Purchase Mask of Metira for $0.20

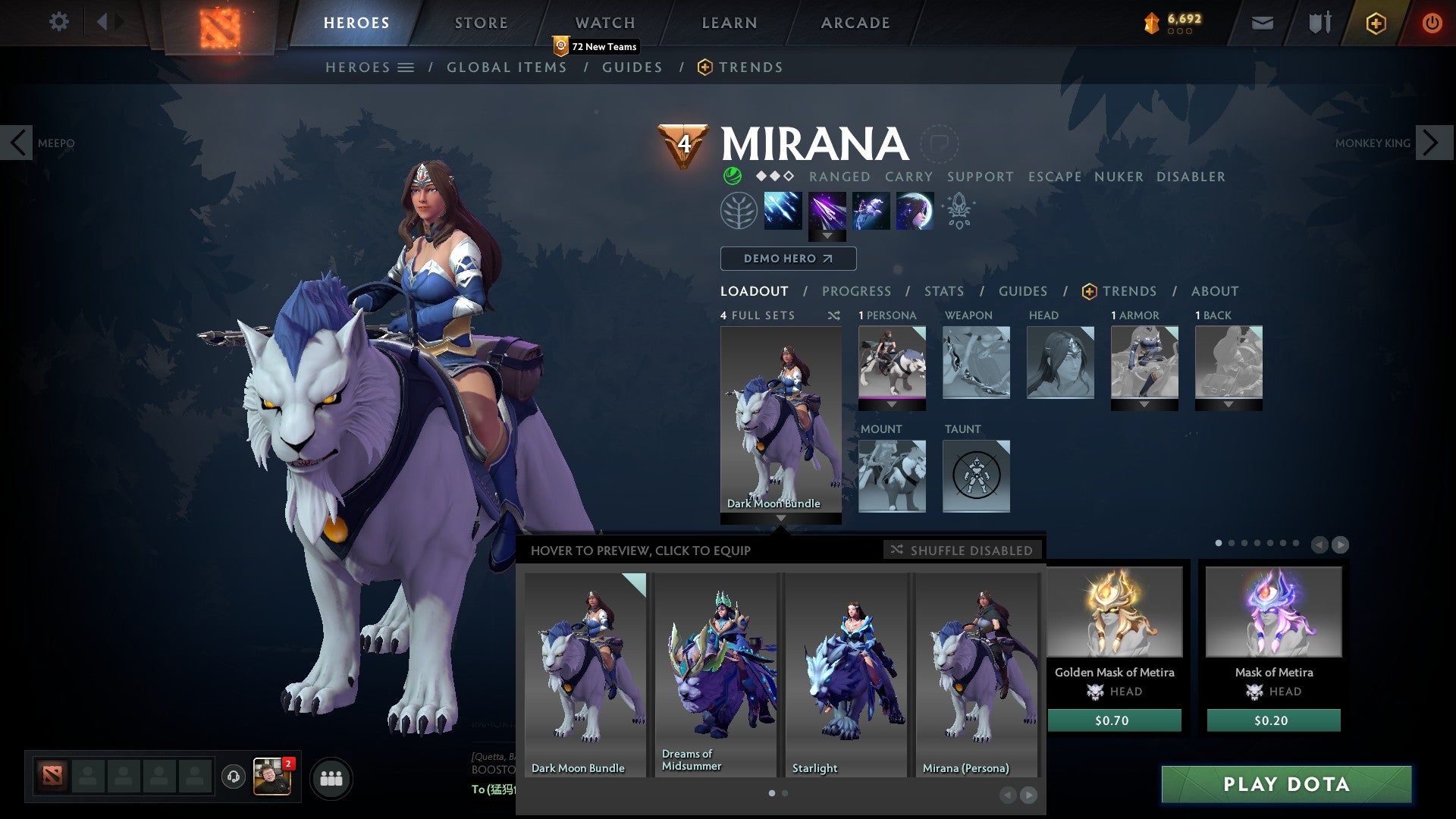pos(1273,720)
